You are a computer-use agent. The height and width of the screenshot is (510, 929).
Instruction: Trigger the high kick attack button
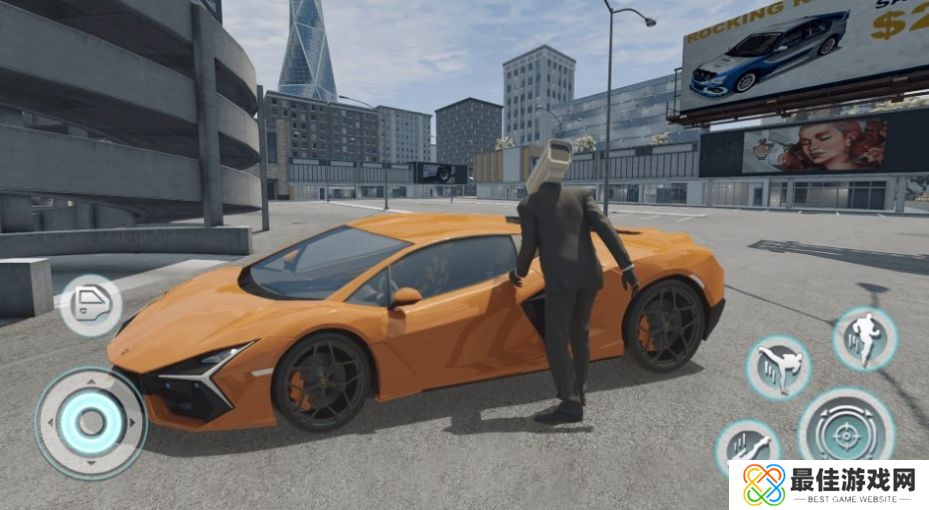click(777, 367)
